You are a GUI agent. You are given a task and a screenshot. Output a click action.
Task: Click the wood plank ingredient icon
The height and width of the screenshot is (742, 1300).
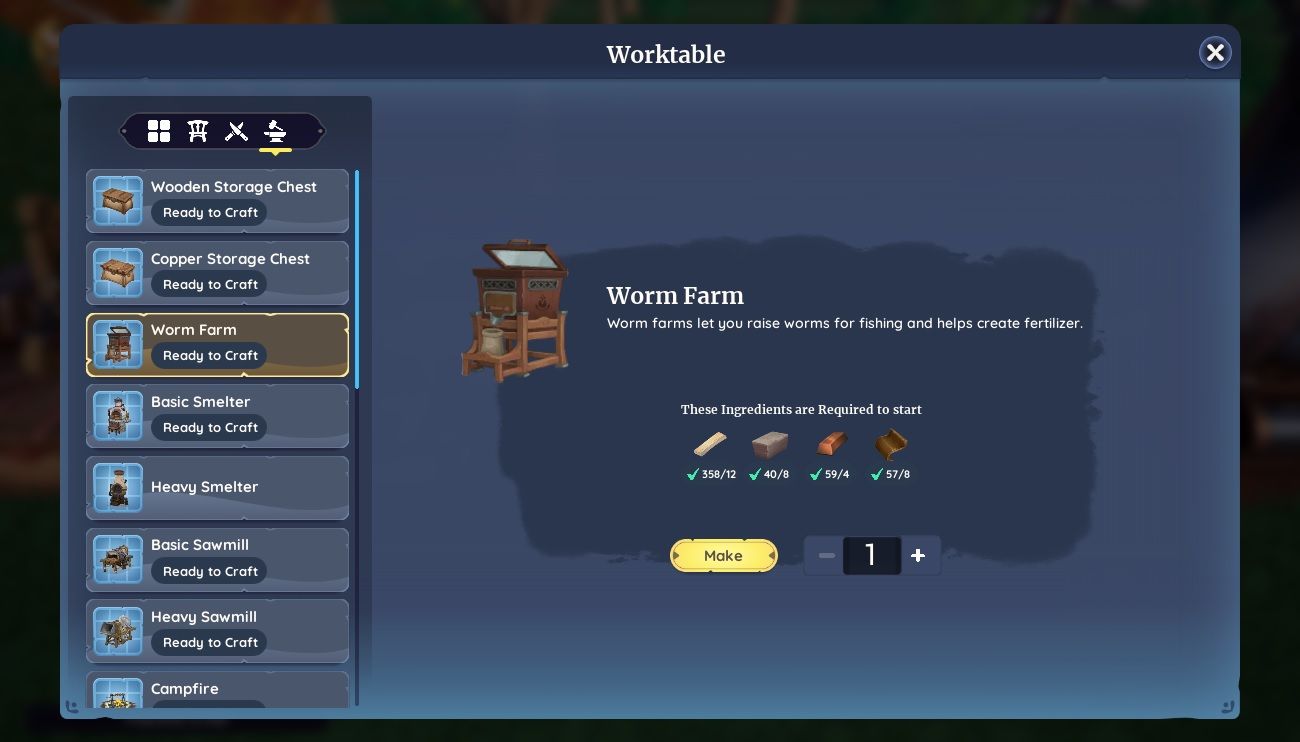coord(710,444)
